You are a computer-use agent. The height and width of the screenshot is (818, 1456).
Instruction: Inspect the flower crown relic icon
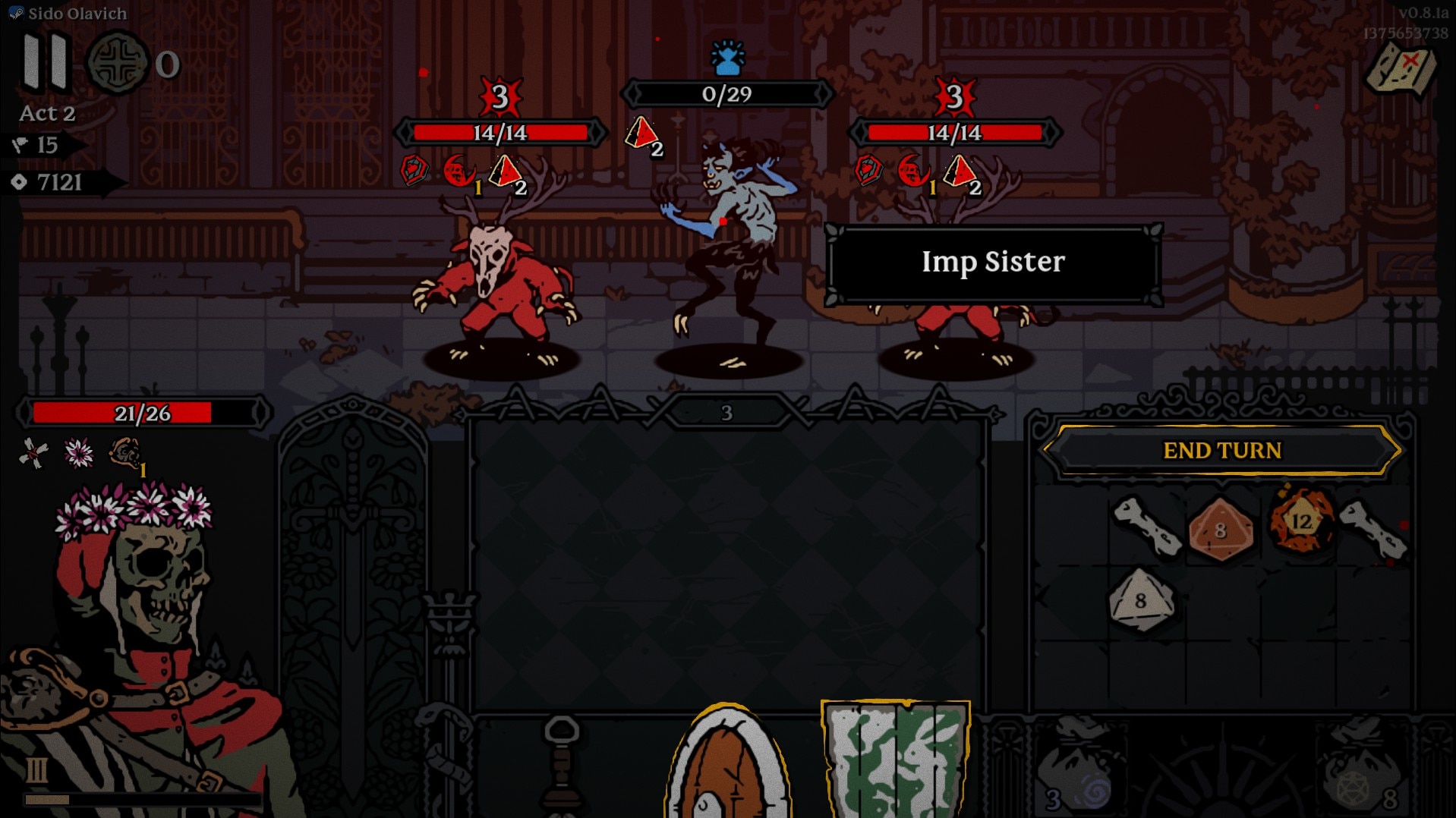point(79,454)
